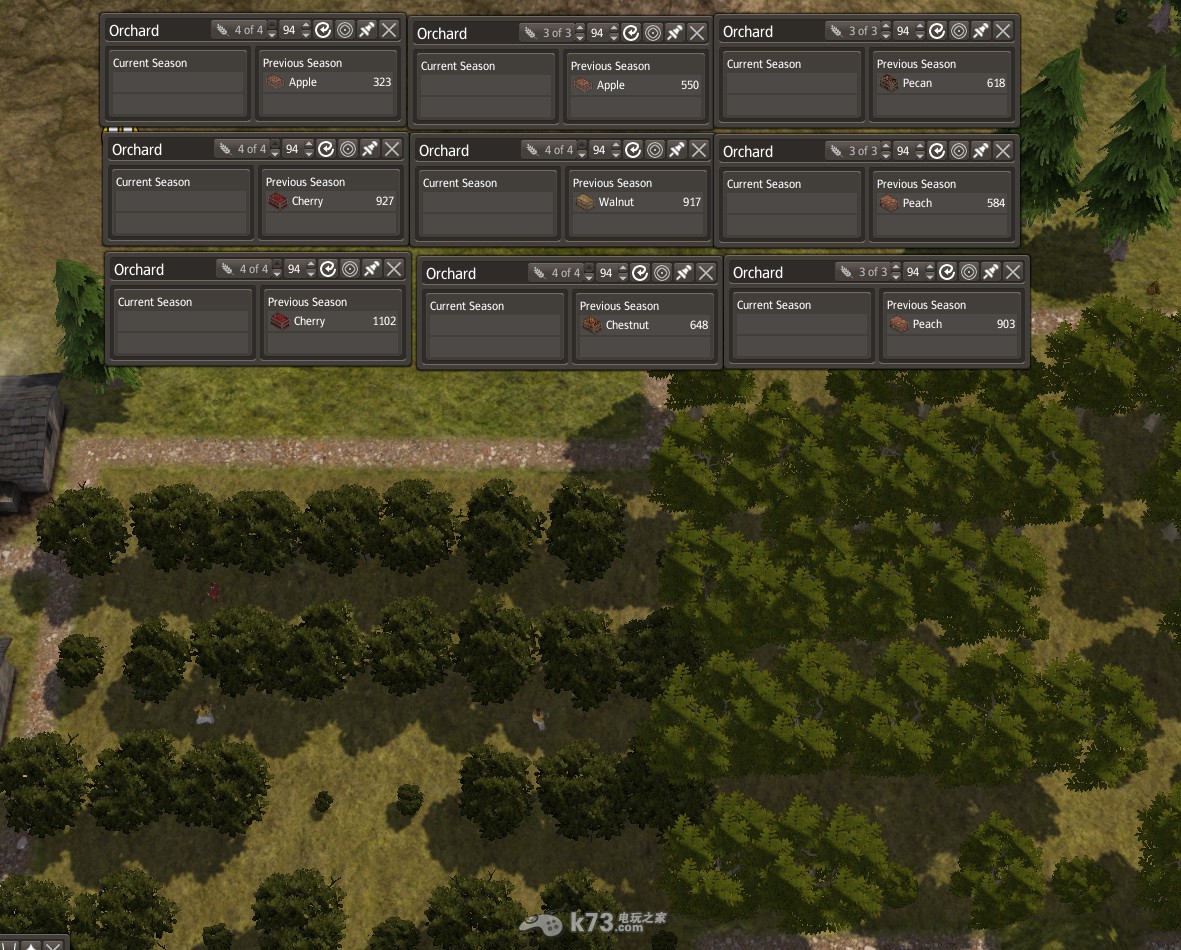Viewport: 1181px width, 950px height.
Task: Pin the Orchard panel showing Apple 550
Action: point(675,33)
